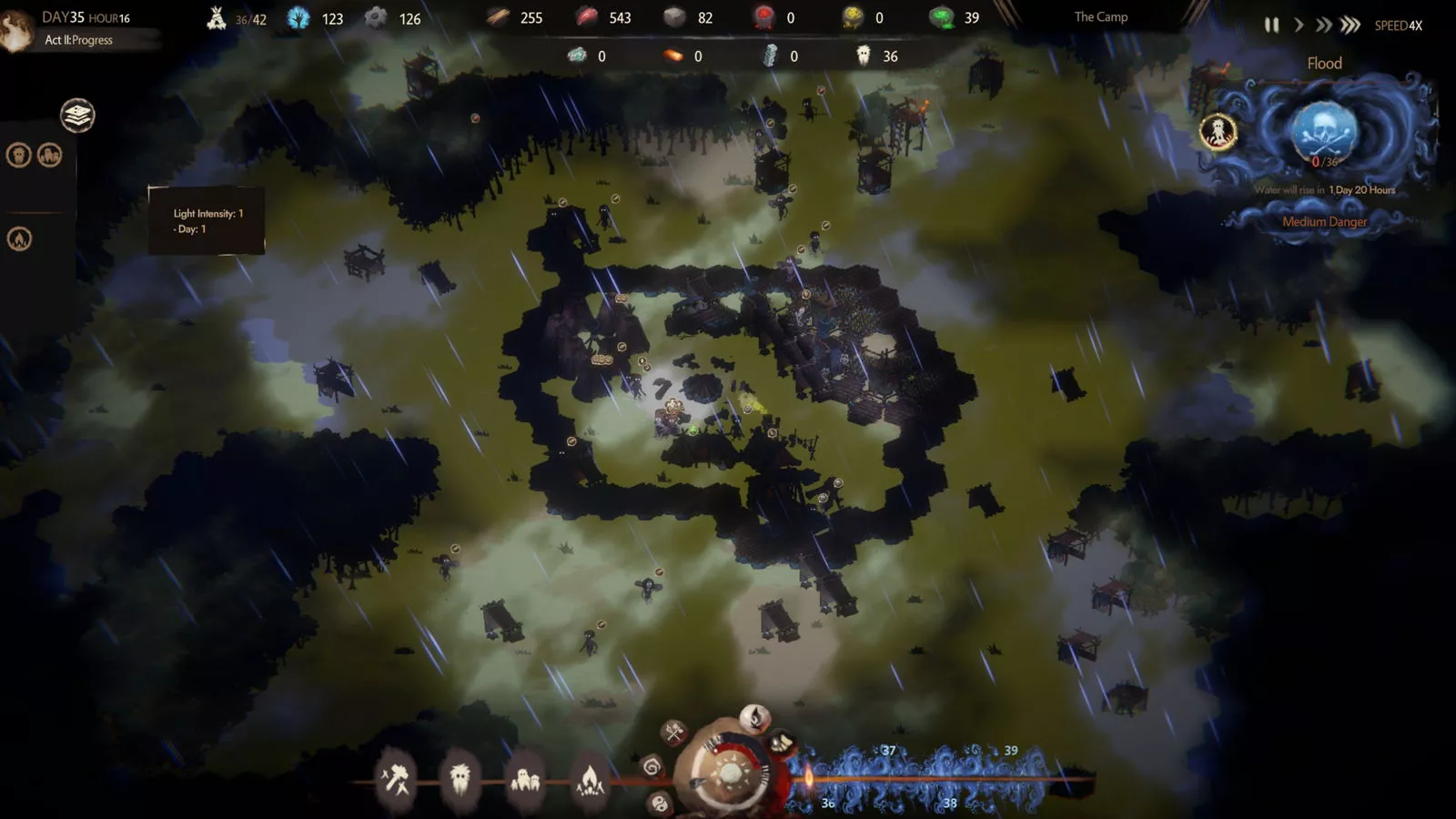The height and width of the screenshot is (819, 1456).
Task: Click the population counter icon at top
Action: [x=217, y=18]
